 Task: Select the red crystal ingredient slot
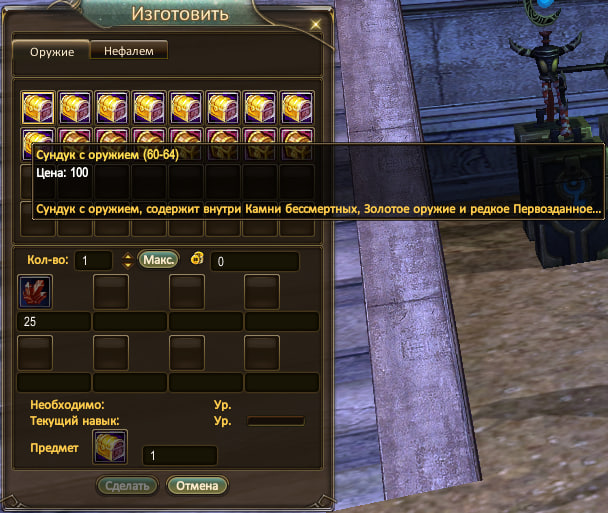coord(35,291)
